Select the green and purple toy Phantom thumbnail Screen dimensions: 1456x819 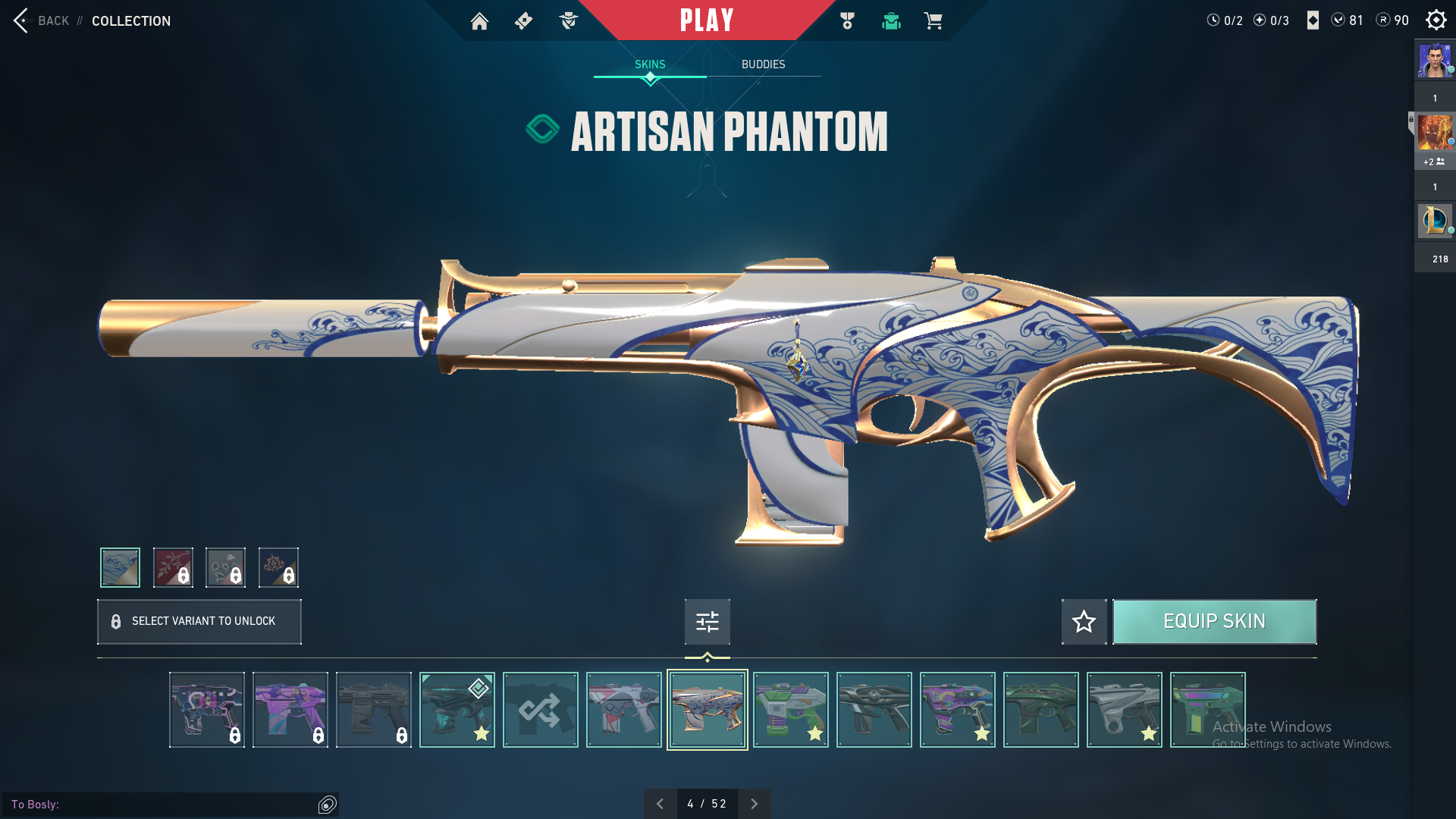[790, 710]
